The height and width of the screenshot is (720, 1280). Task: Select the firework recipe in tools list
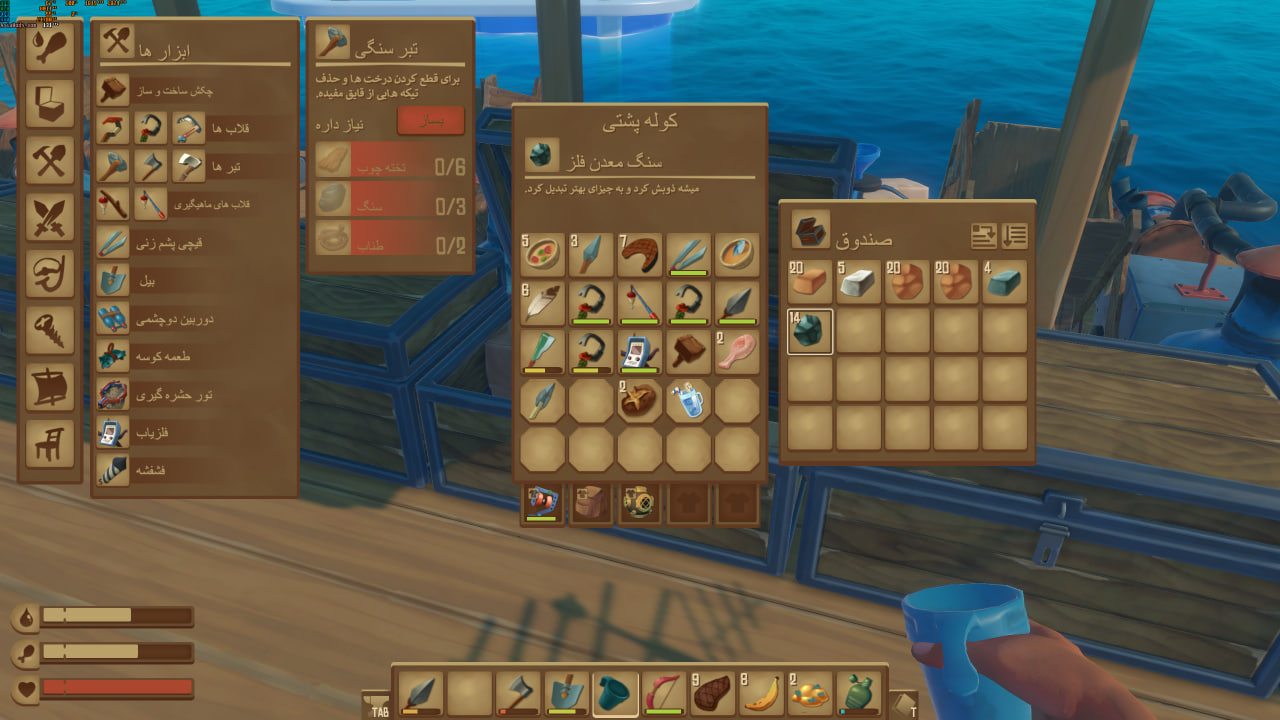point(196,471)
